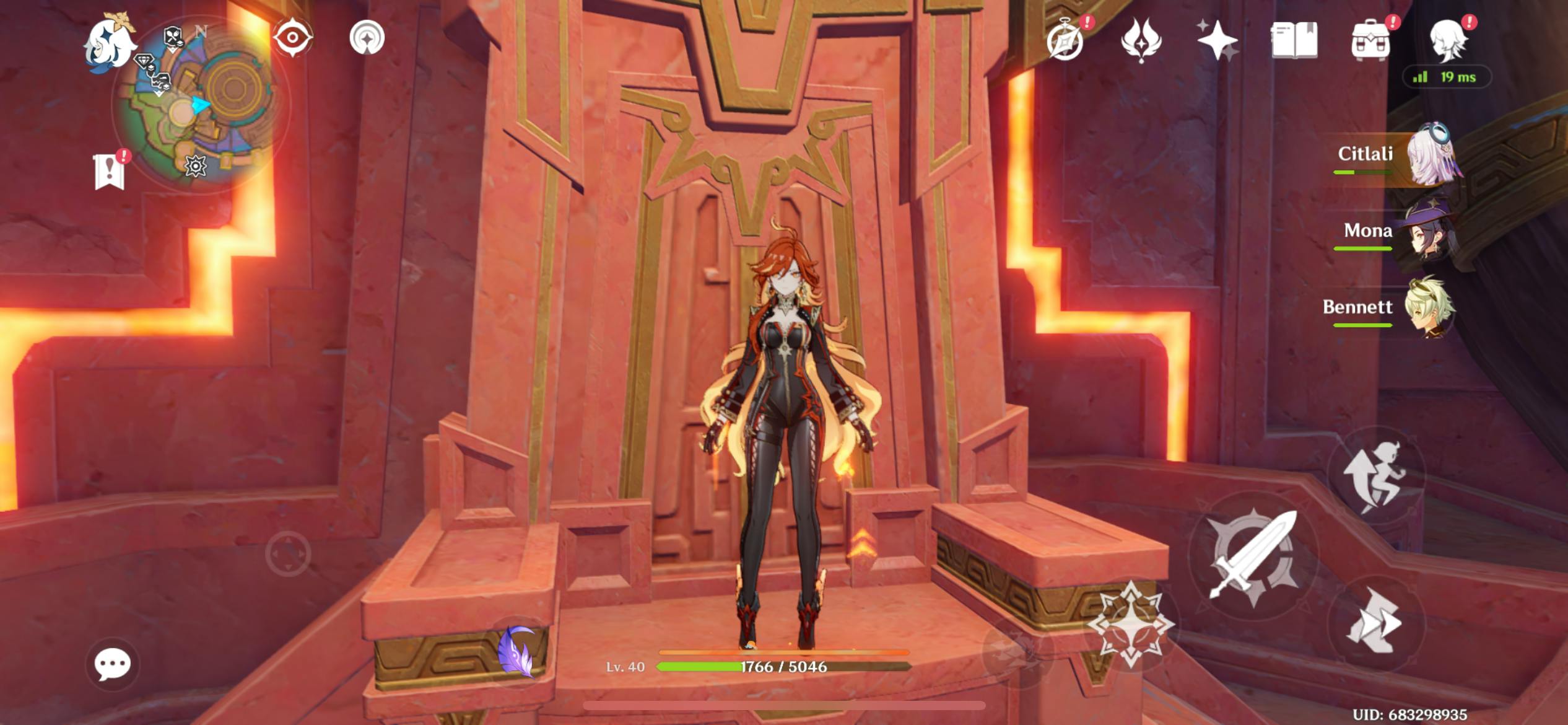Open the backpack inventory

(1370, 41)
